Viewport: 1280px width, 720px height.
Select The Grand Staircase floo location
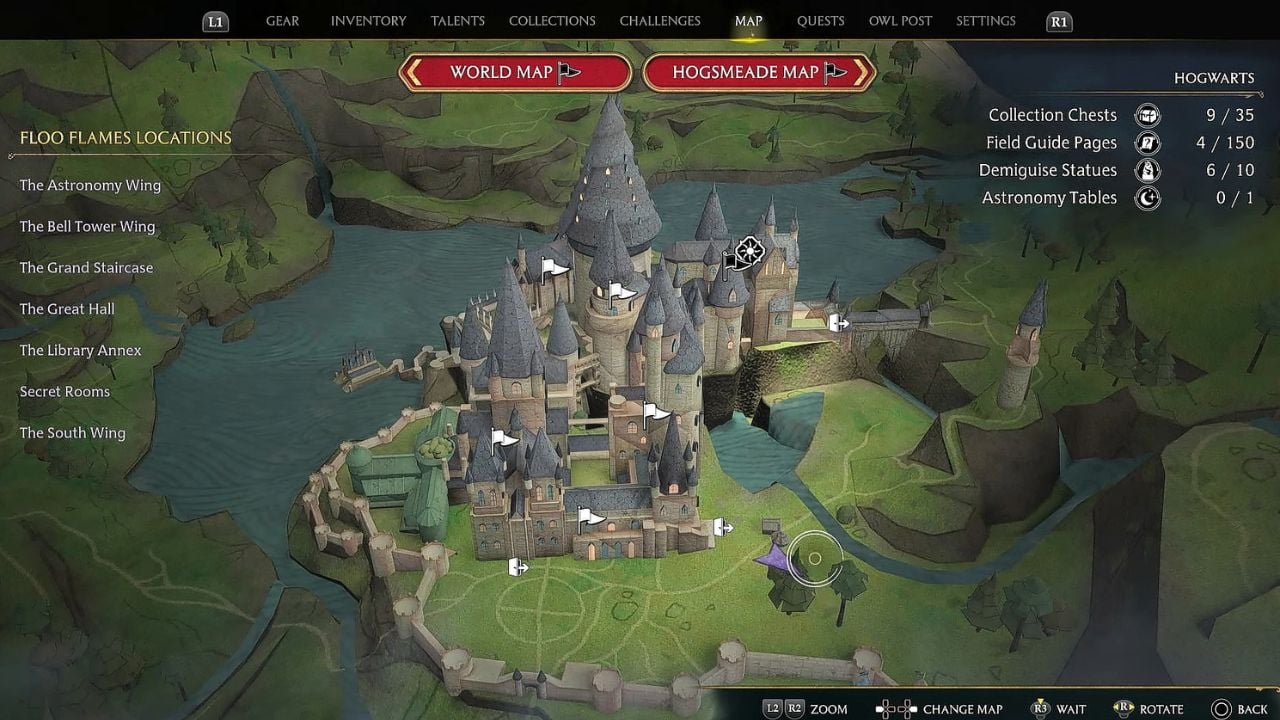[87, 268]
